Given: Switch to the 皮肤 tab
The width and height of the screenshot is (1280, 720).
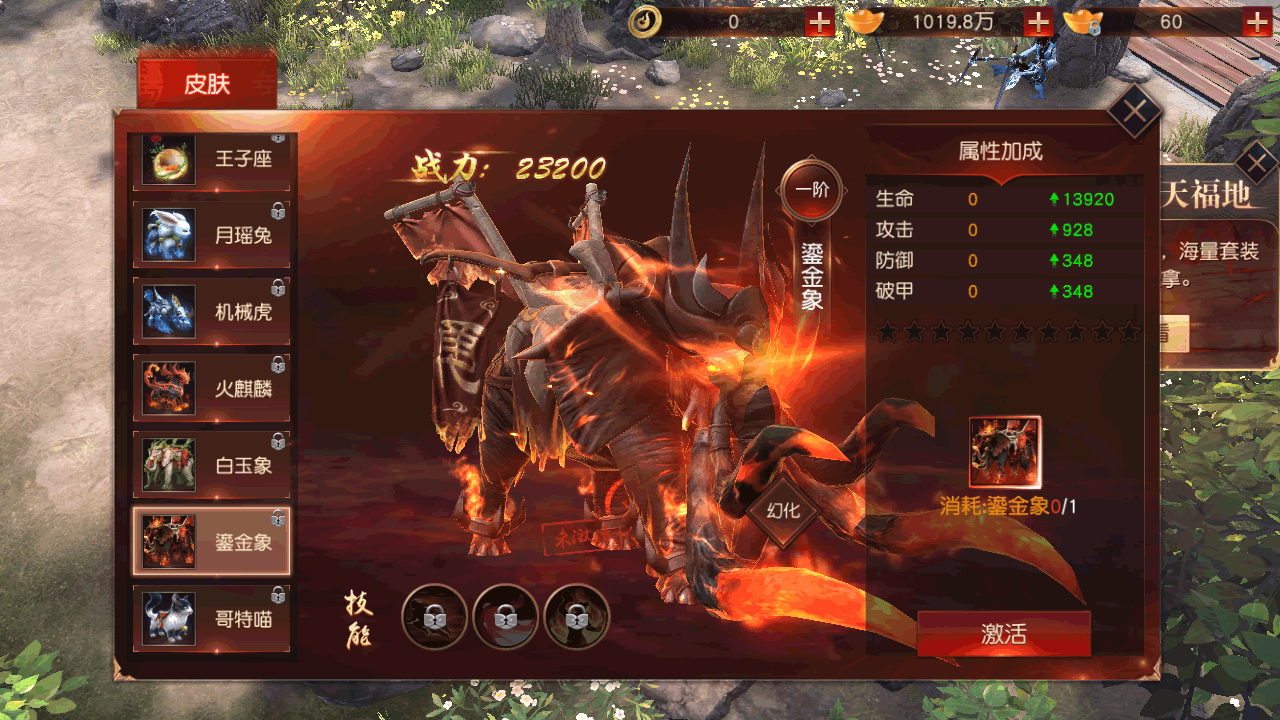Looking at the screenshot, I should click(207, 84).
